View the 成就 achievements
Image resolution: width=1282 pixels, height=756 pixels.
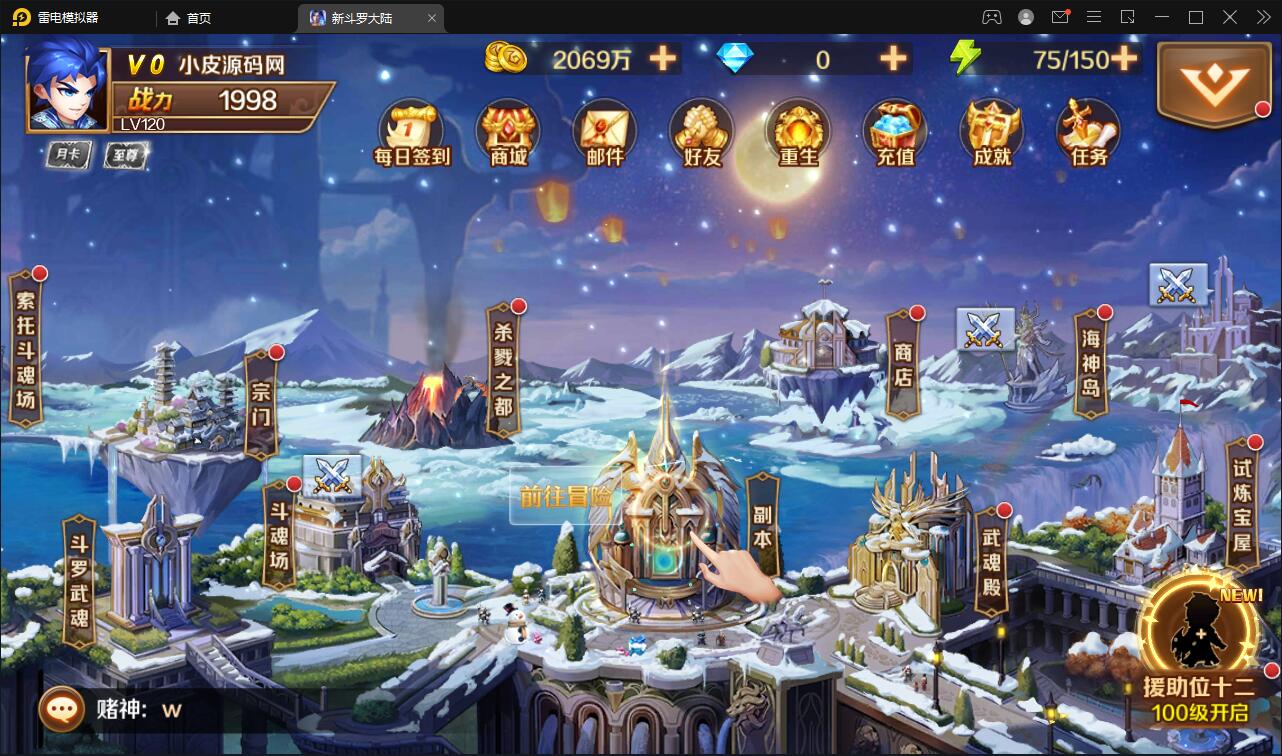tap(990, 130)
